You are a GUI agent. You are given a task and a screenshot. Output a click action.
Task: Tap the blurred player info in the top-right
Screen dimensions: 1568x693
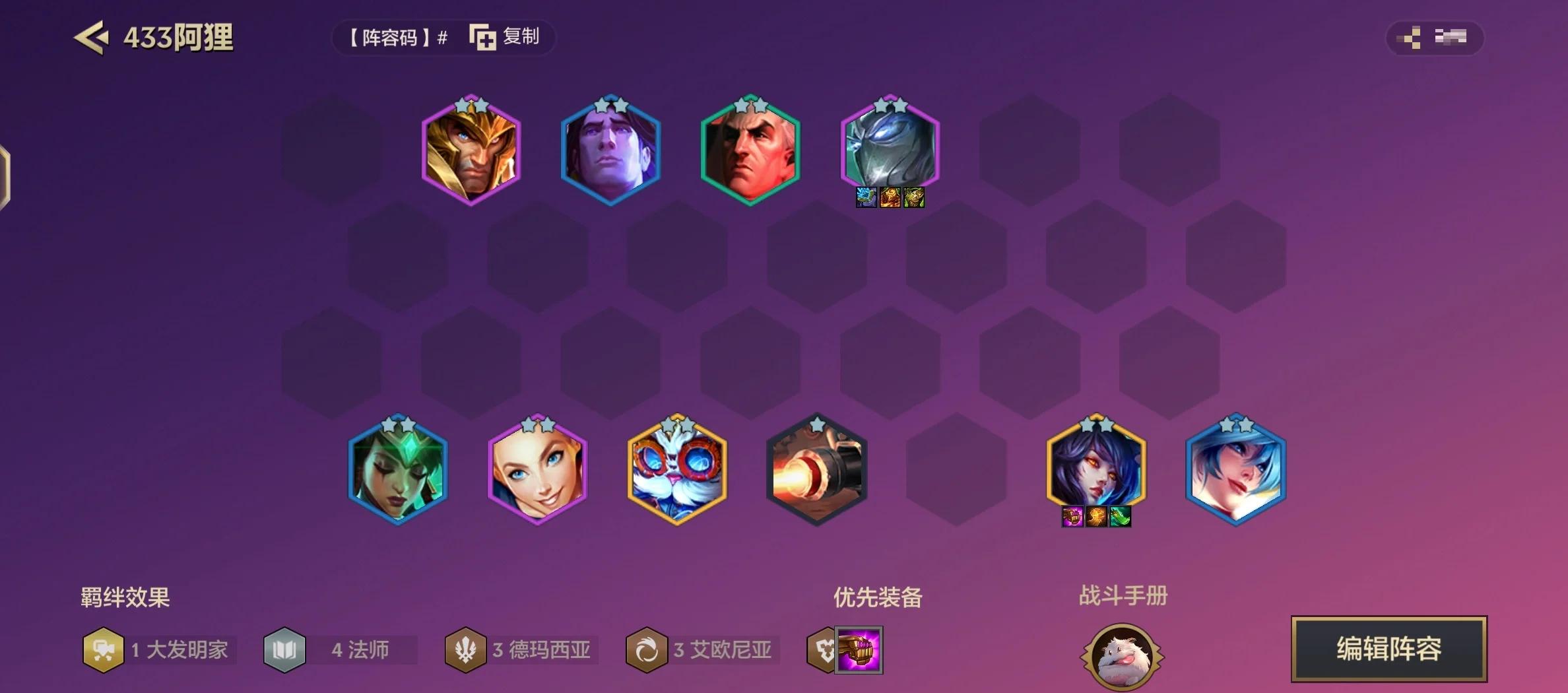(1448, 38)
